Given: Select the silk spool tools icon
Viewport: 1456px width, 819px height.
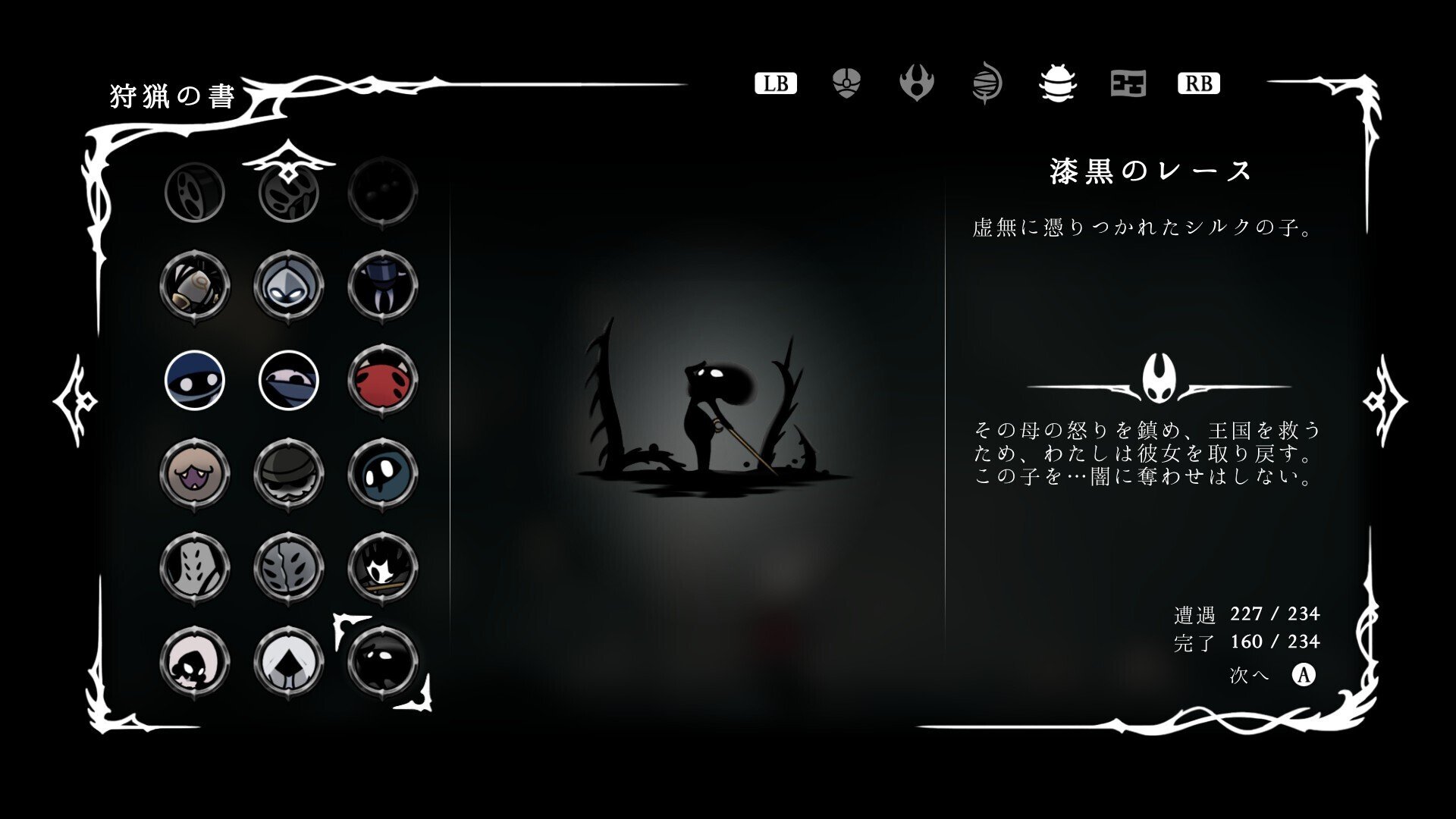Looking at the screenshot, I should pyautogui.click(x=988, y=83).
